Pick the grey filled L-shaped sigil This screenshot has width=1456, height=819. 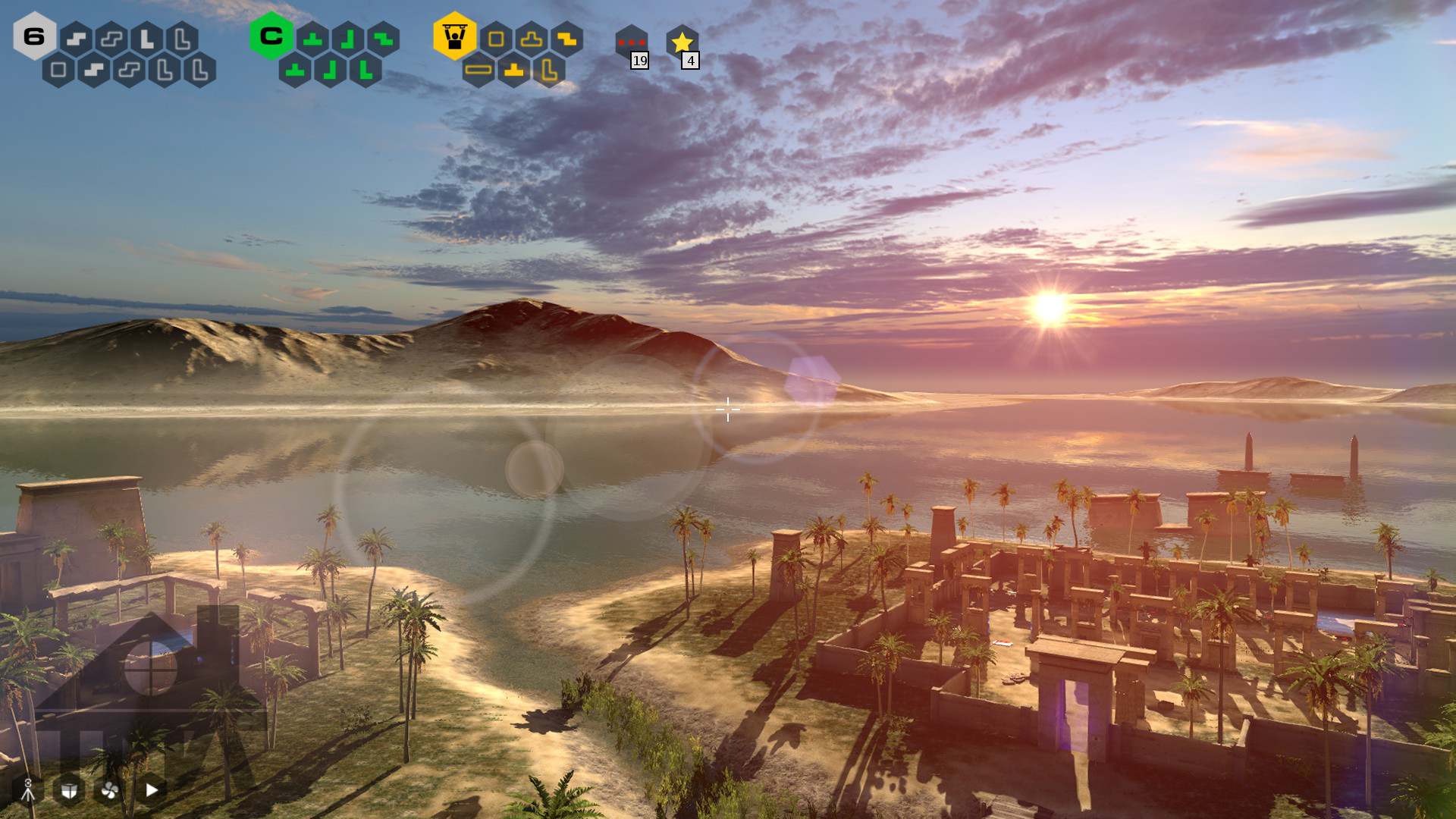pyautogui.click(x=146, y=39)
